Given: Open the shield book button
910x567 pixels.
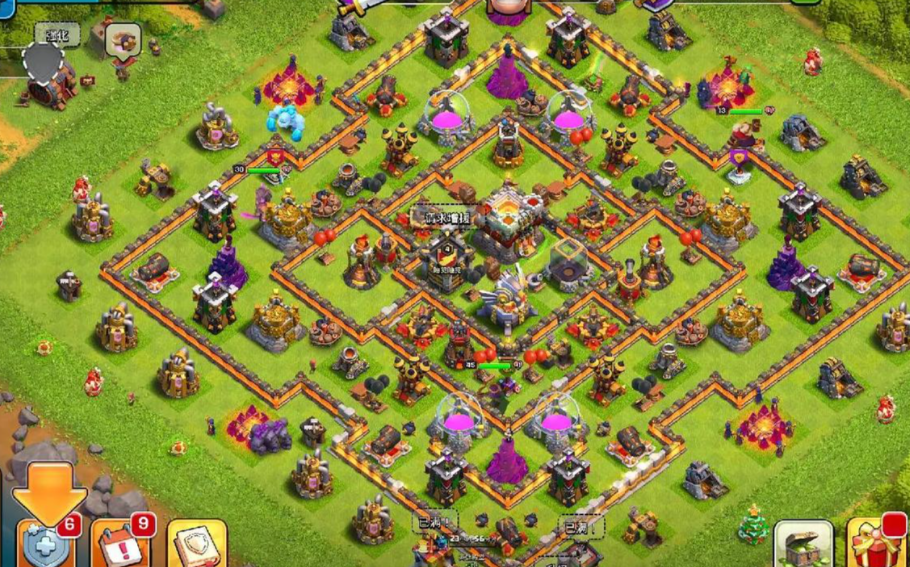Looking at the screenshot, I should [196, 545].
